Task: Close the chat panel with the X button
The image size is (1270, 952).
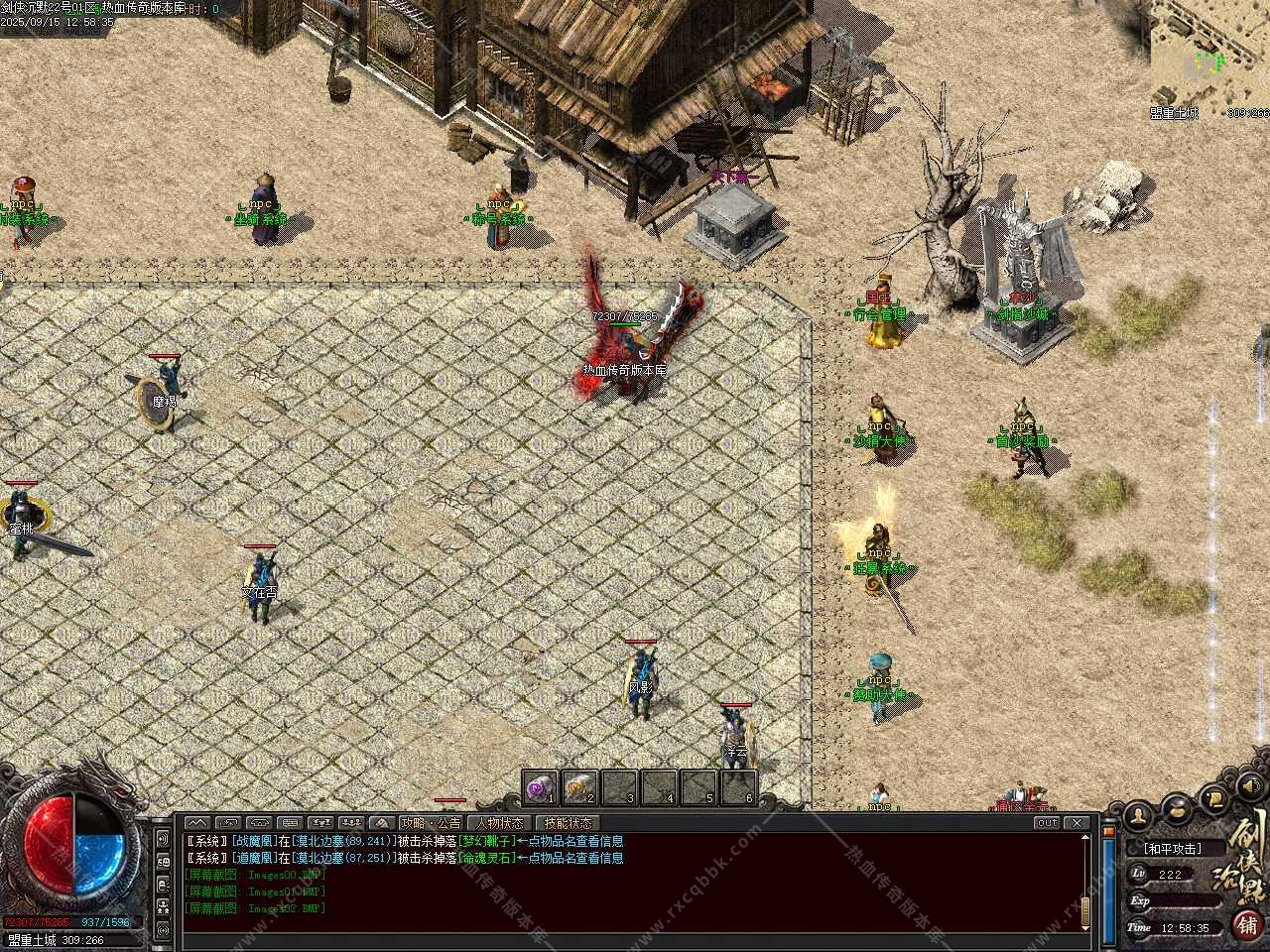Action: 1077,823
